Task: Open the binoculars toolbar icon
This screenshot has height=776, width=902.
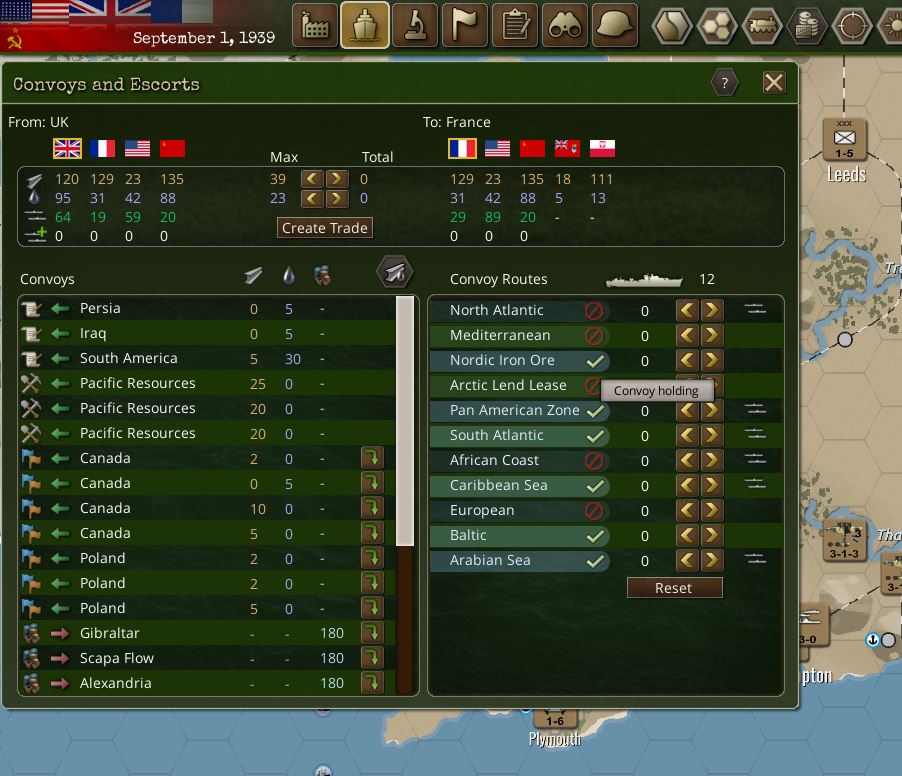Action: tap(566, 26)
